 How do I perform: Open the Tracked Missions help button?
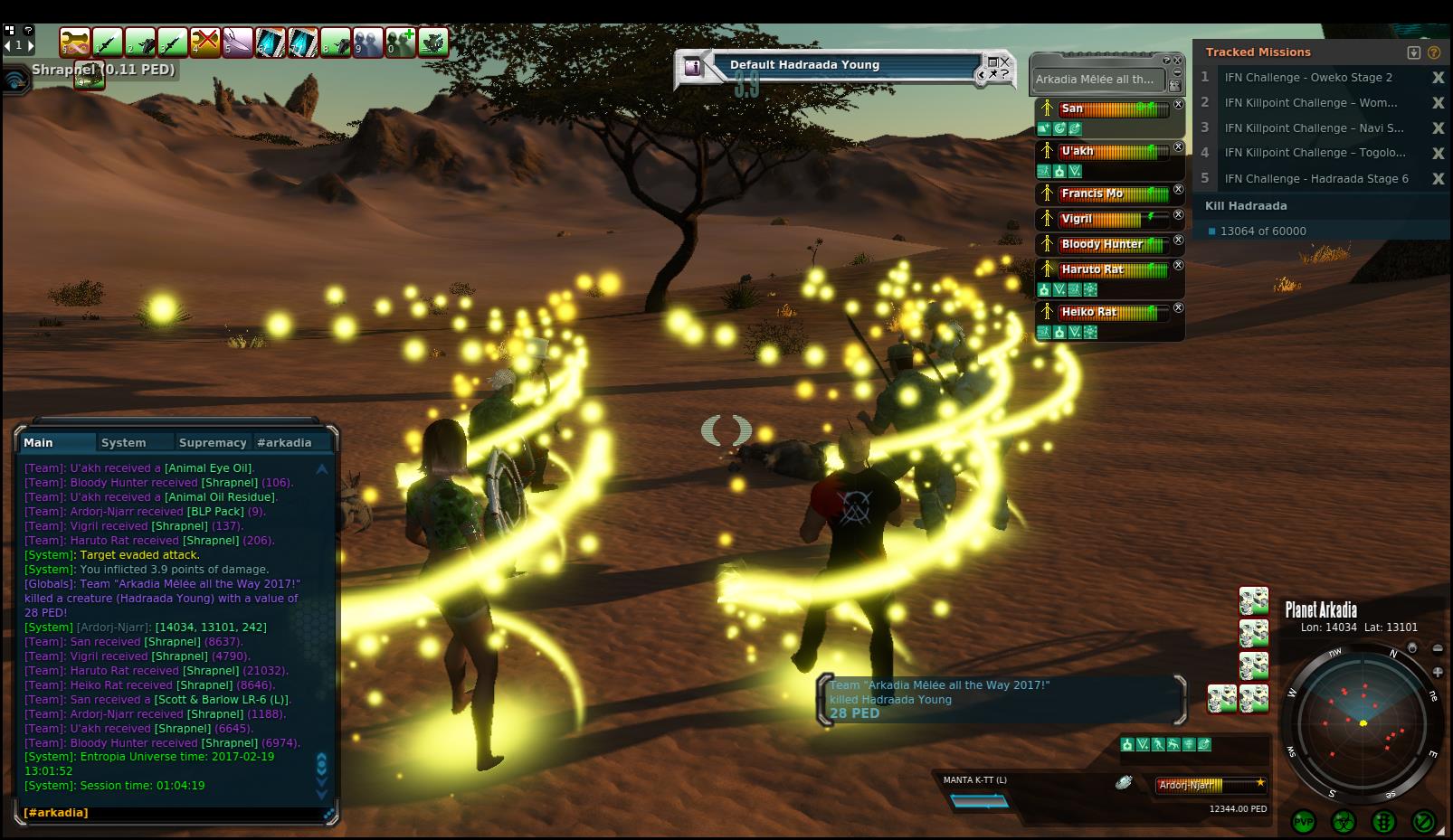(x=1434, y=52)
